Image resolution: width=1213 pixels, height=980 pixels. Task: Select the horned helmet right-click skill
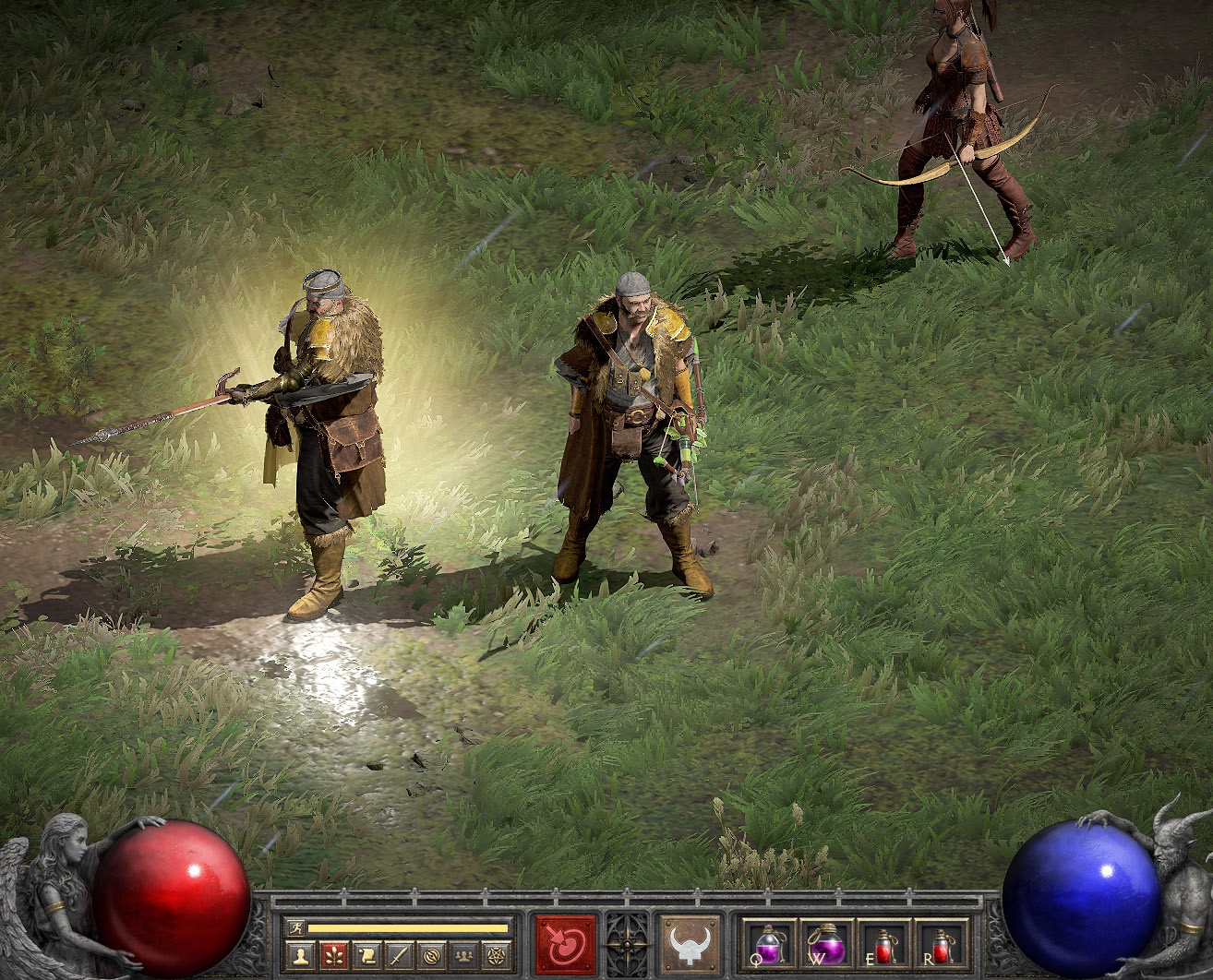point(690,944)
